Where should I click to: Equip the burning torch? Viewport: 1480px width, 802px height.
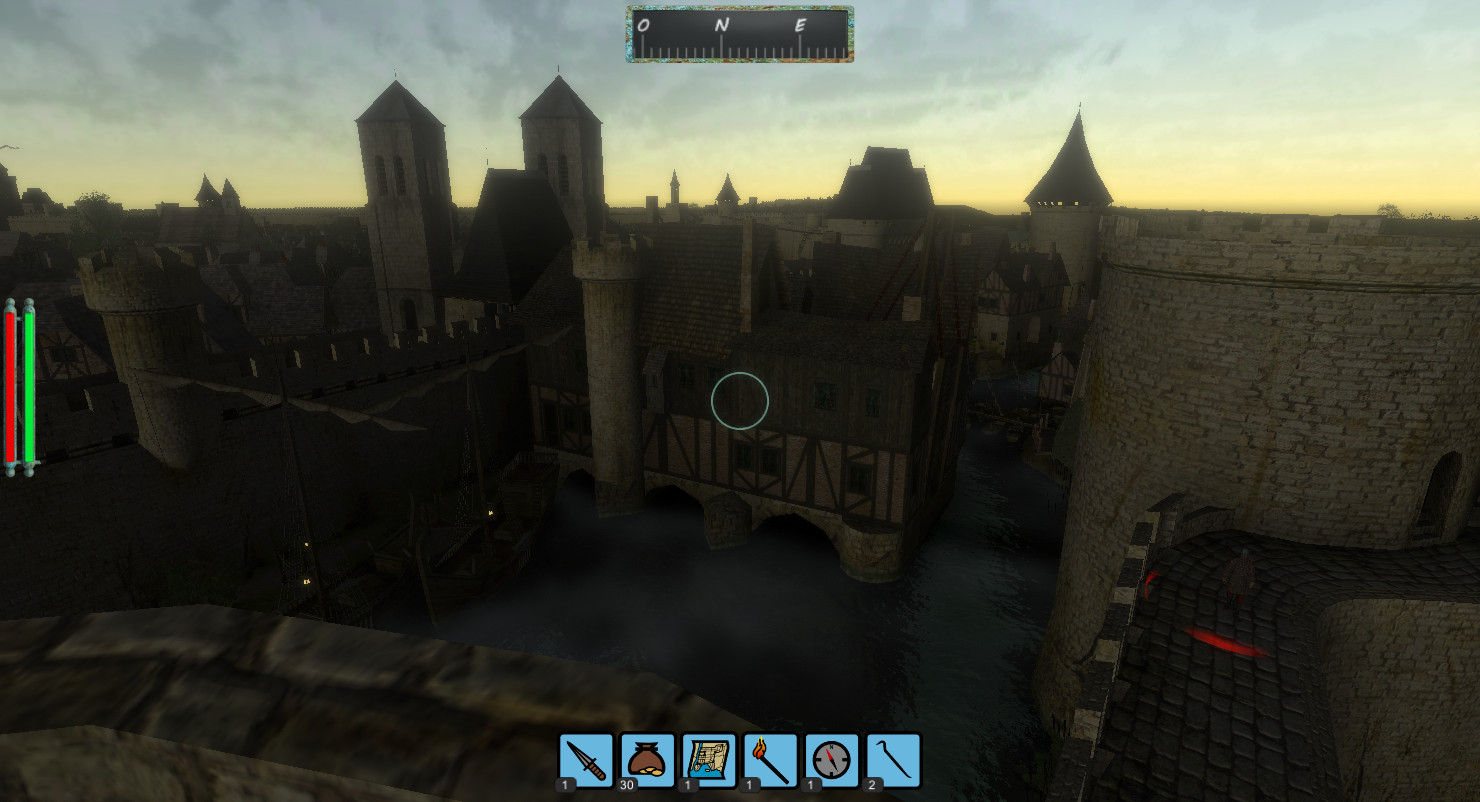coord(770,761)
